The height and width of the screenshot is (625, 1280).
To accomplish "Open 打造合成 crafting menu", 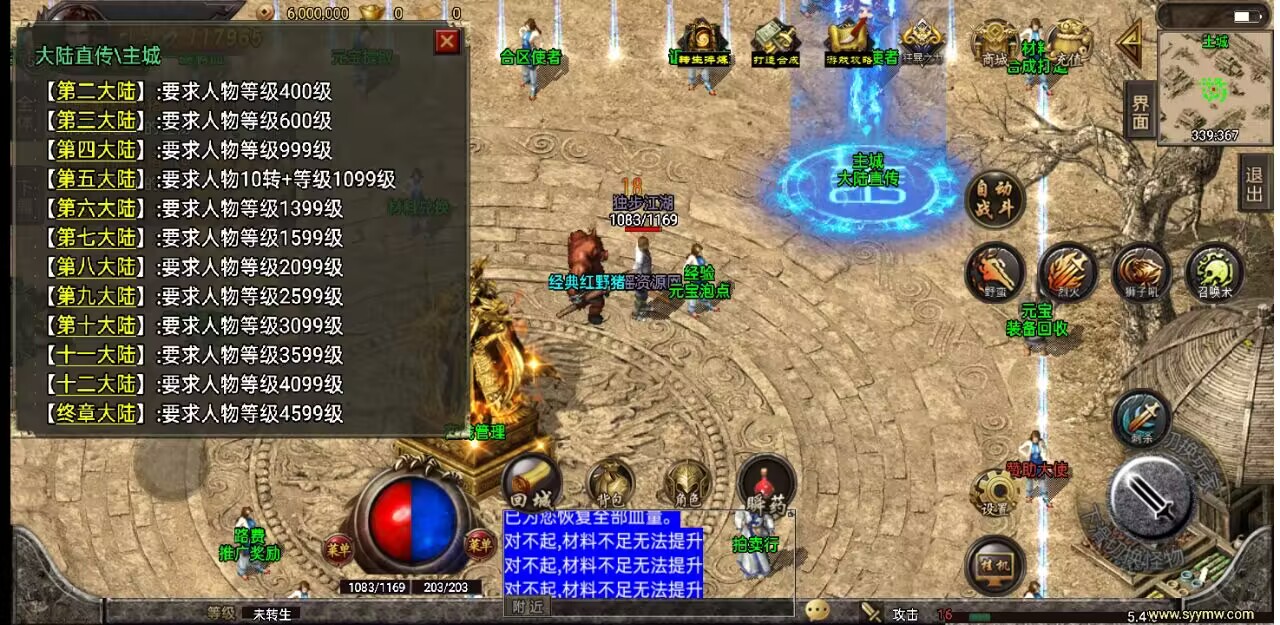I will [775, 43].
